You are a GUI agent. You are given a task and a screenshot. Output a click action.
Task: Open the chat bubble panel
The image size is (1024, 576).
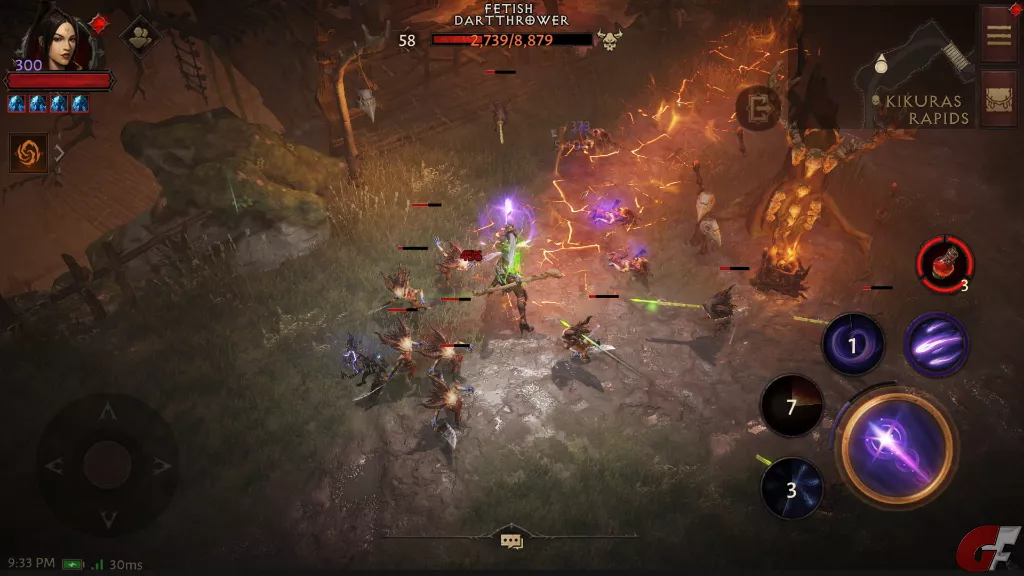click(512, 541)
